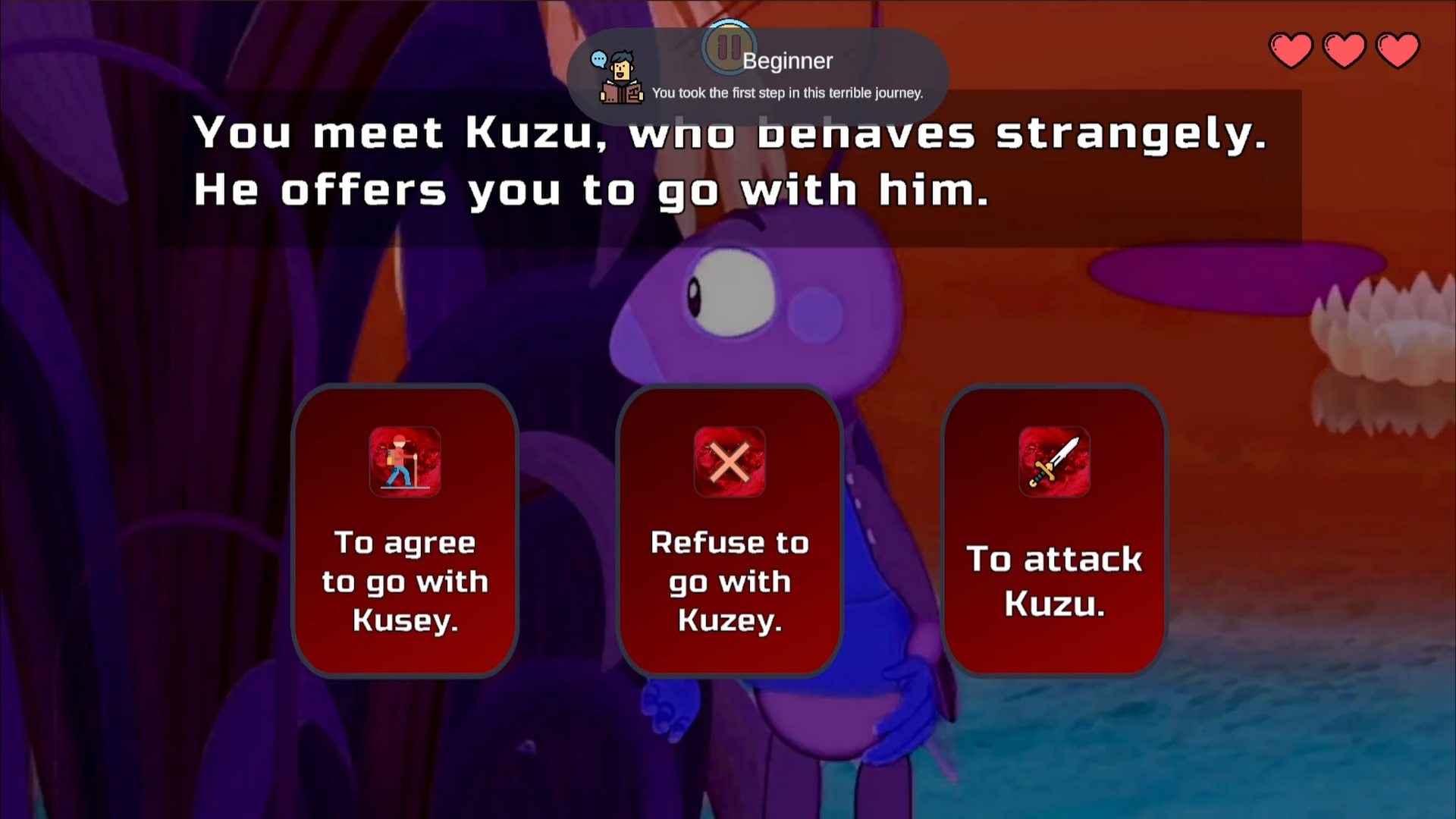Click the Beginner notification banner

coord(758,72)
